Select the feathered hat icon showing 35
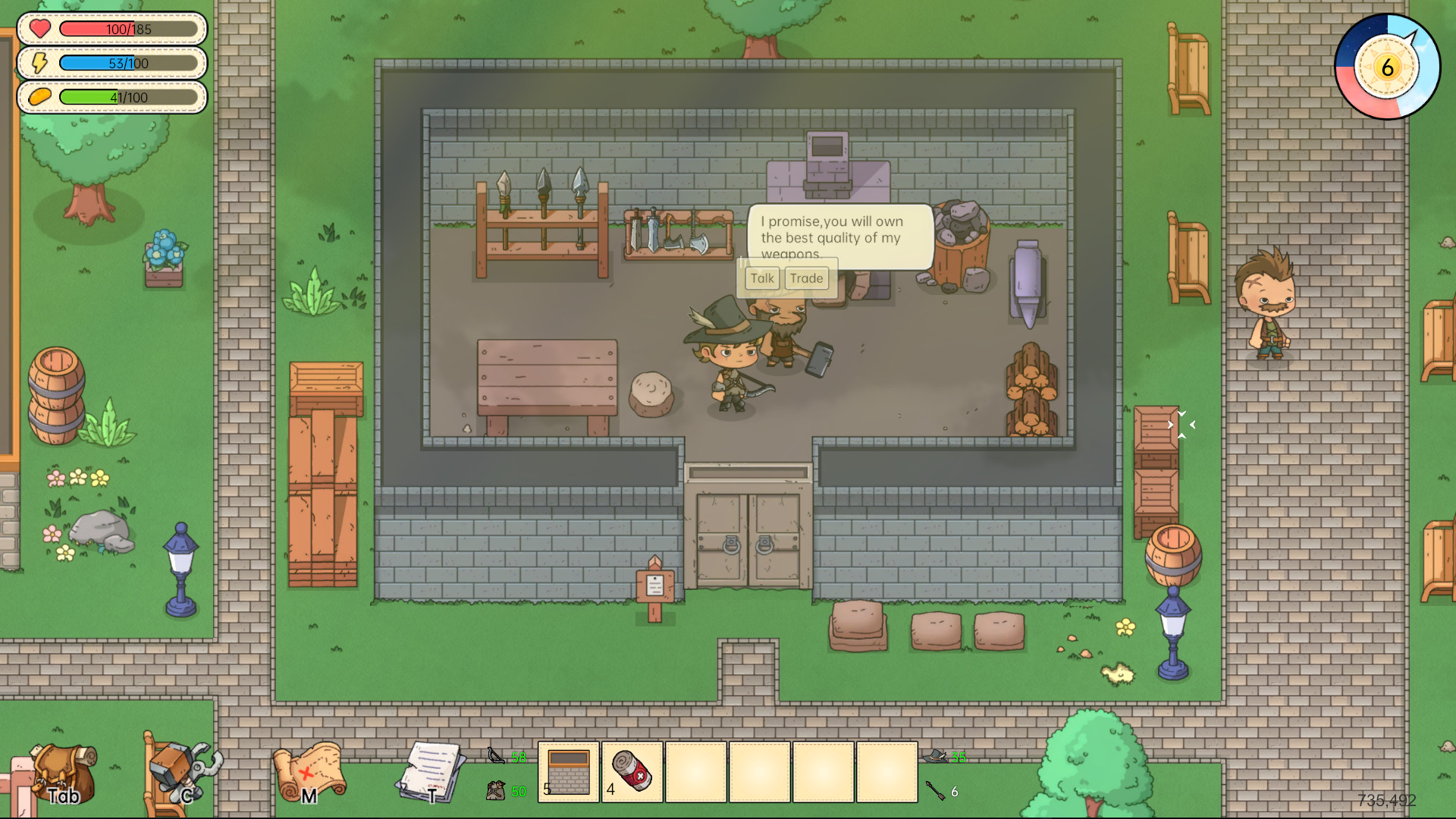The image size is (1456, 819). click(935, 757)
